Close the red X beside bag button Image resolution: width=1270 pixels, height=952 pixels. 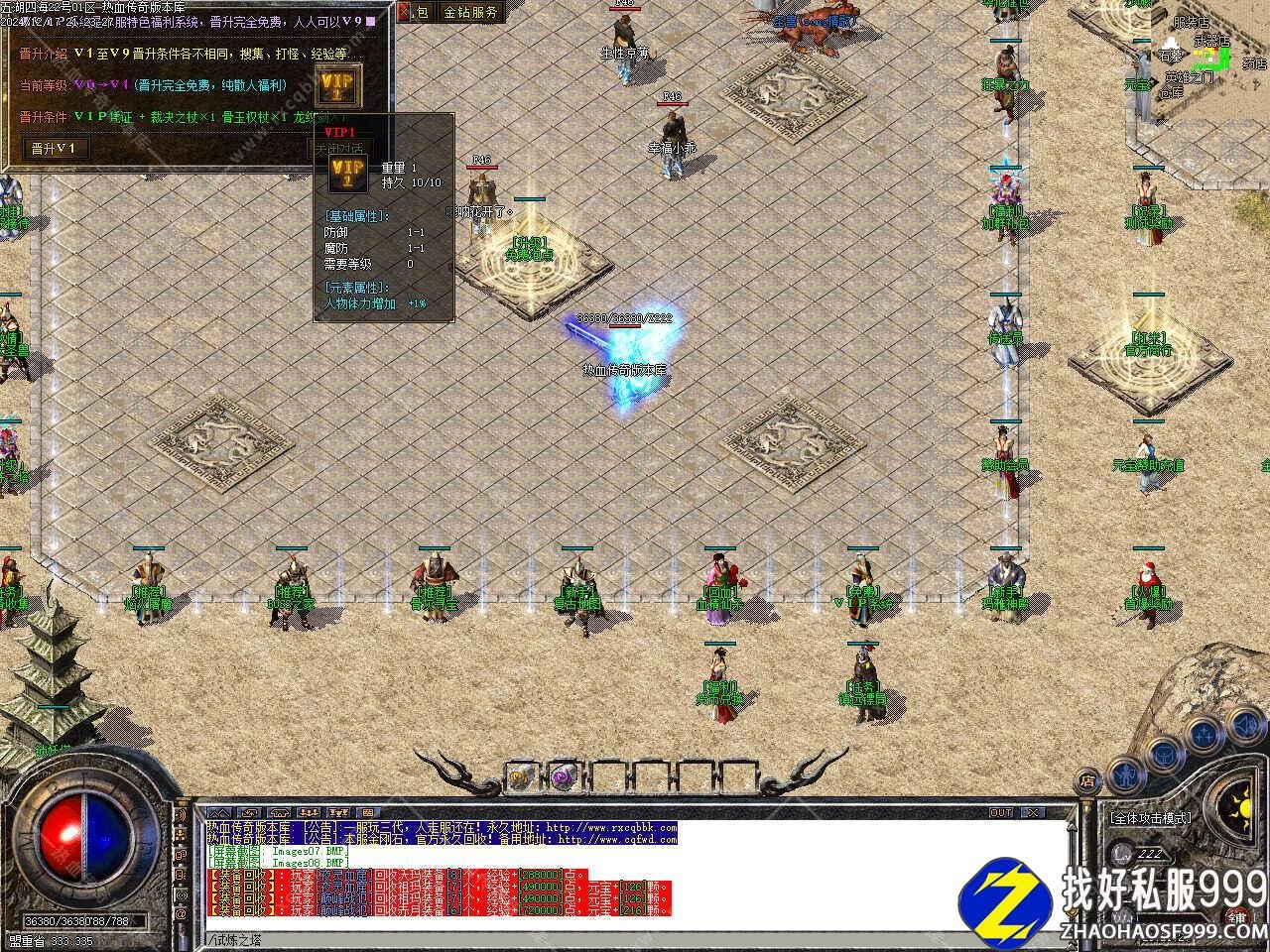pyautogui.click(x=404, y=13)
